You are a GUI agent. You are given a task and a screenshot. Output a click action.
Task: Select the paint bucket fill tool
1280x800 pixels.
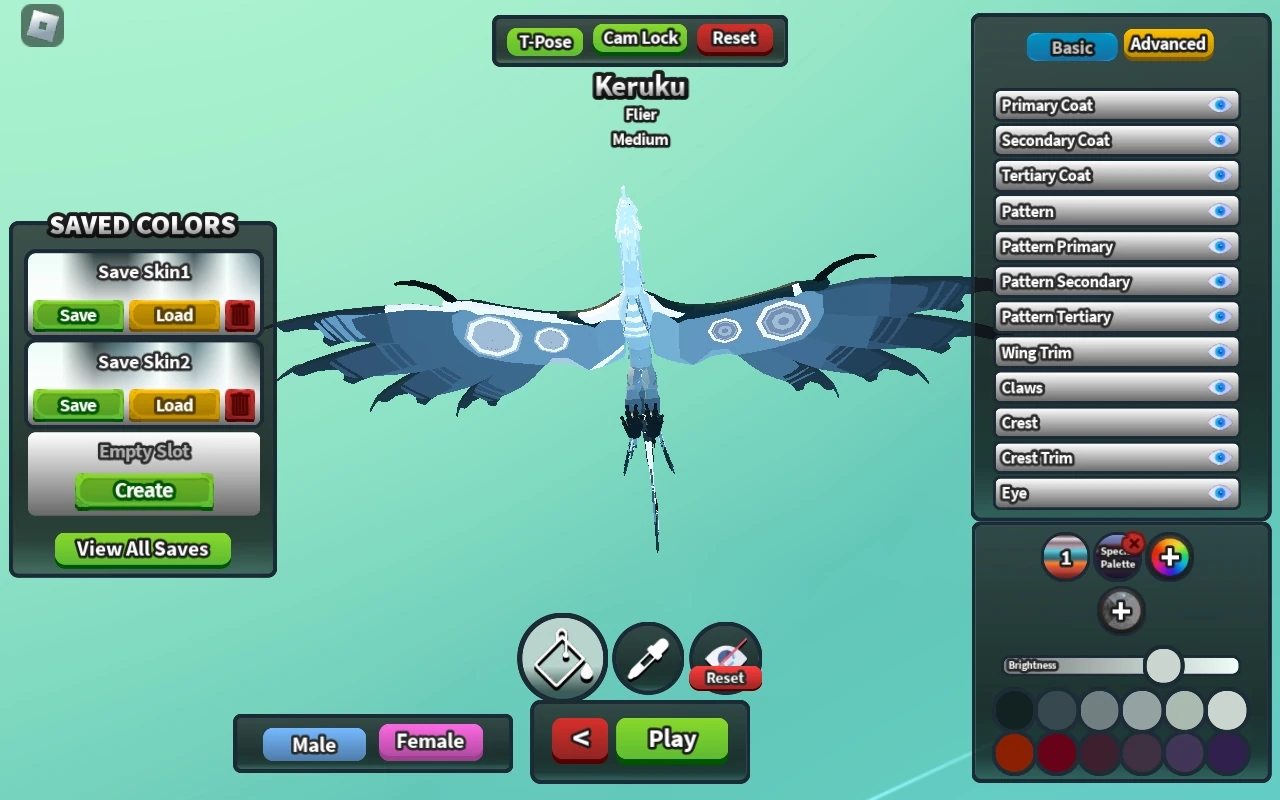tap(560, 658)
